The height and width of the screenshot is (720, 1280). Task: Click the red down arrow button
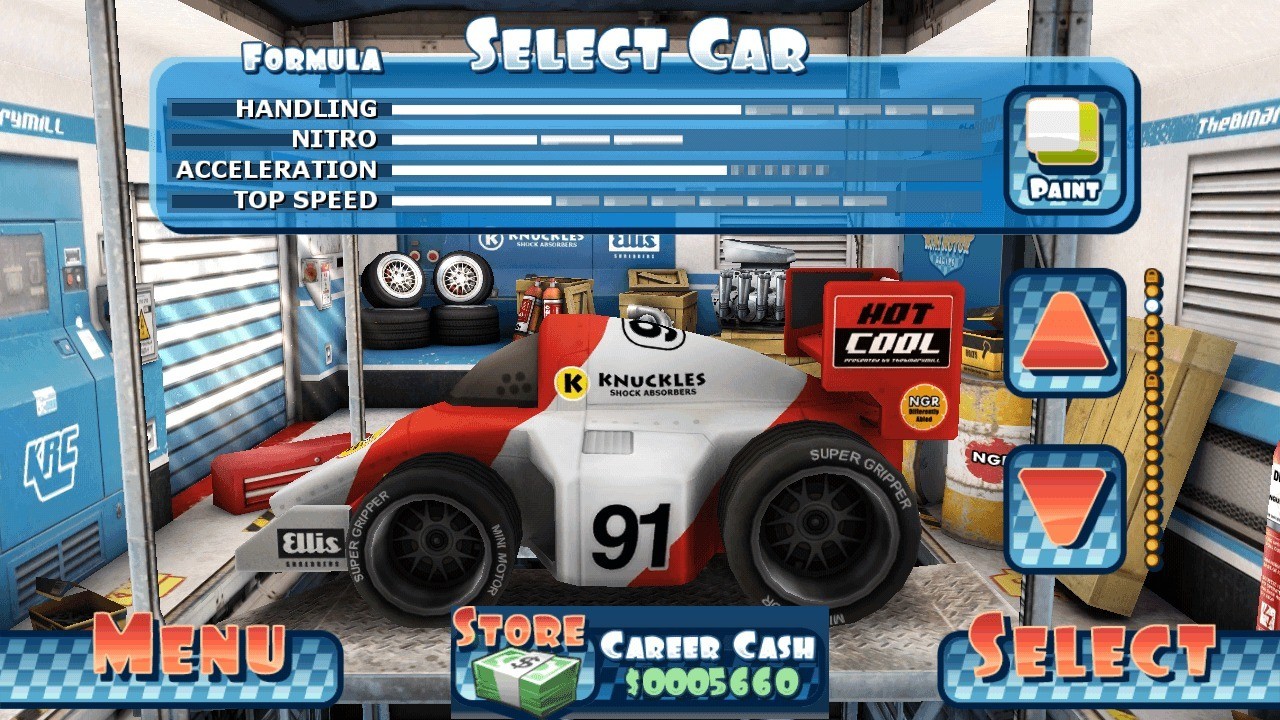tap(1064, 508)
